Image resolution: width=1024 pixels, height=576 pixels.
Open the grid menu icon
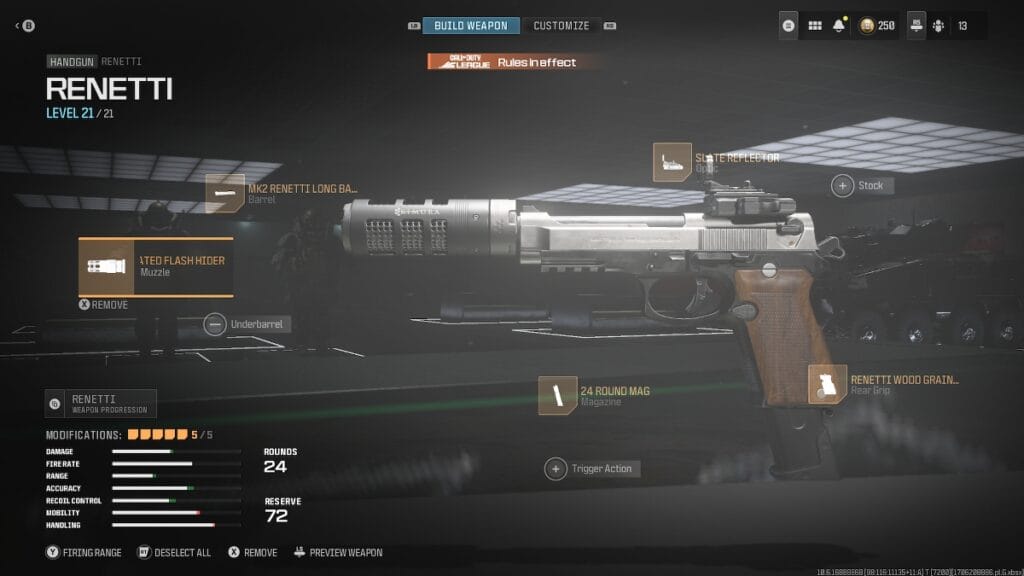tap(815, 26)
